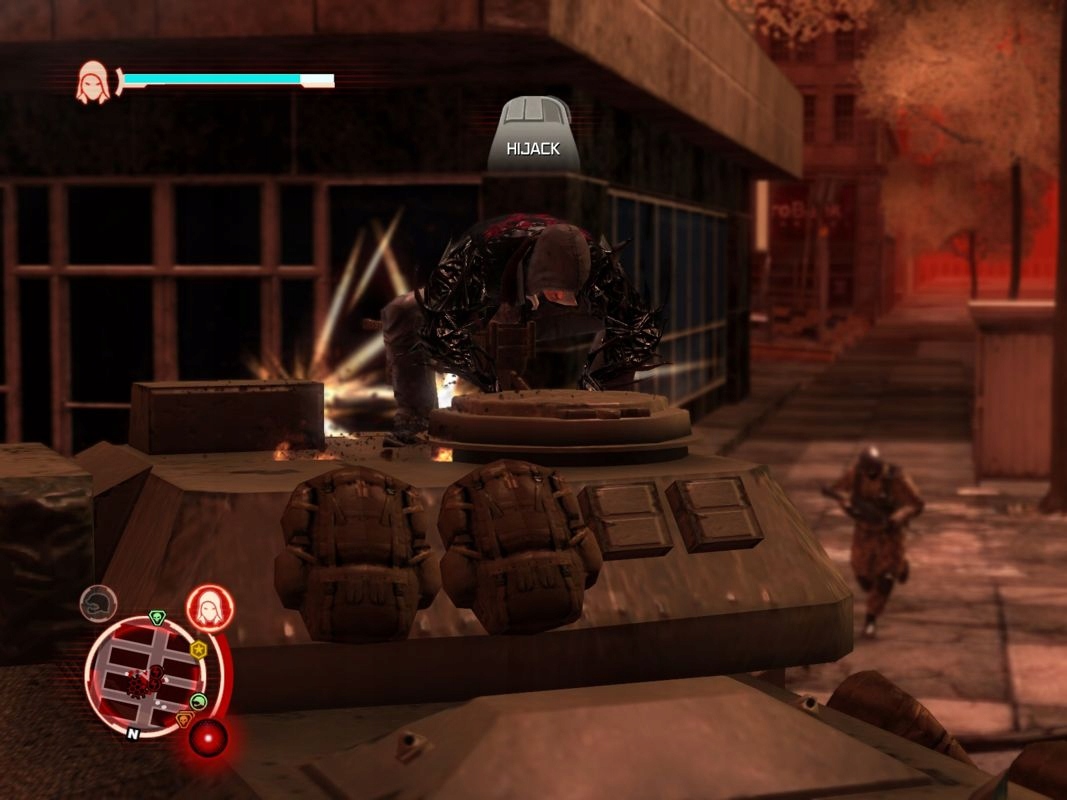Click the hooded portrait beside the health bar

[x=94, y=82]
